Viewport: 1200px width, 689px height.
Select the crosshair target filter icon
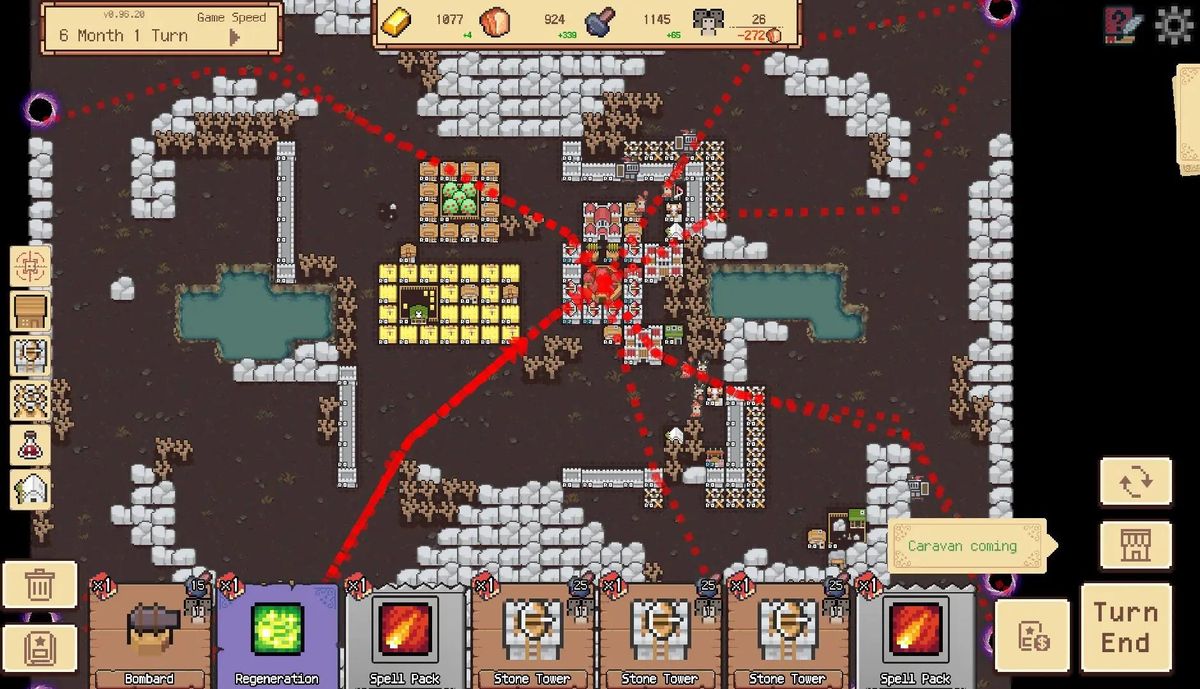click(x=30, y=266)
